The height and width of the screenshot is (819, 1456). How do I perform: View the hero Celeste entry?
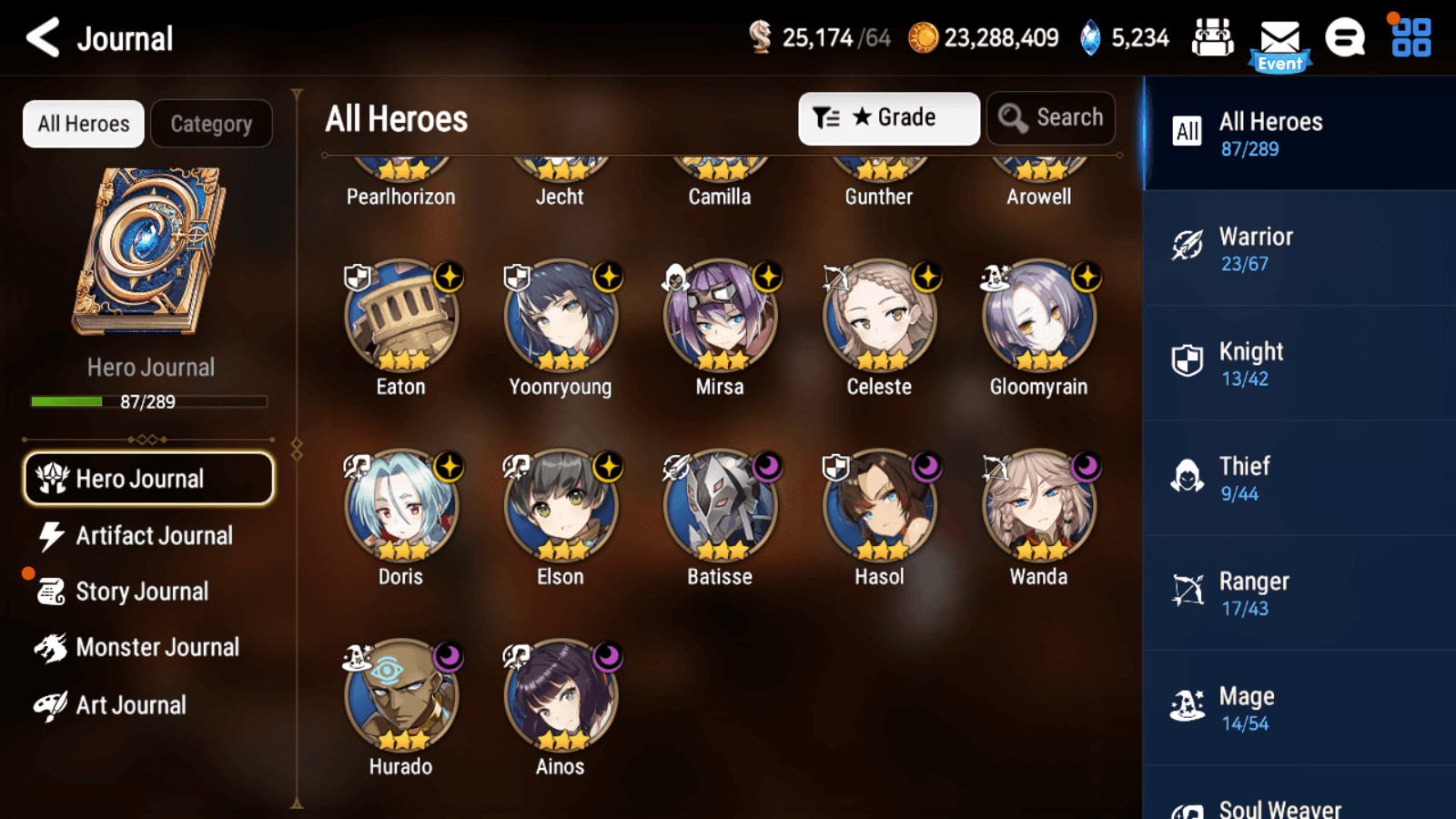879,318
